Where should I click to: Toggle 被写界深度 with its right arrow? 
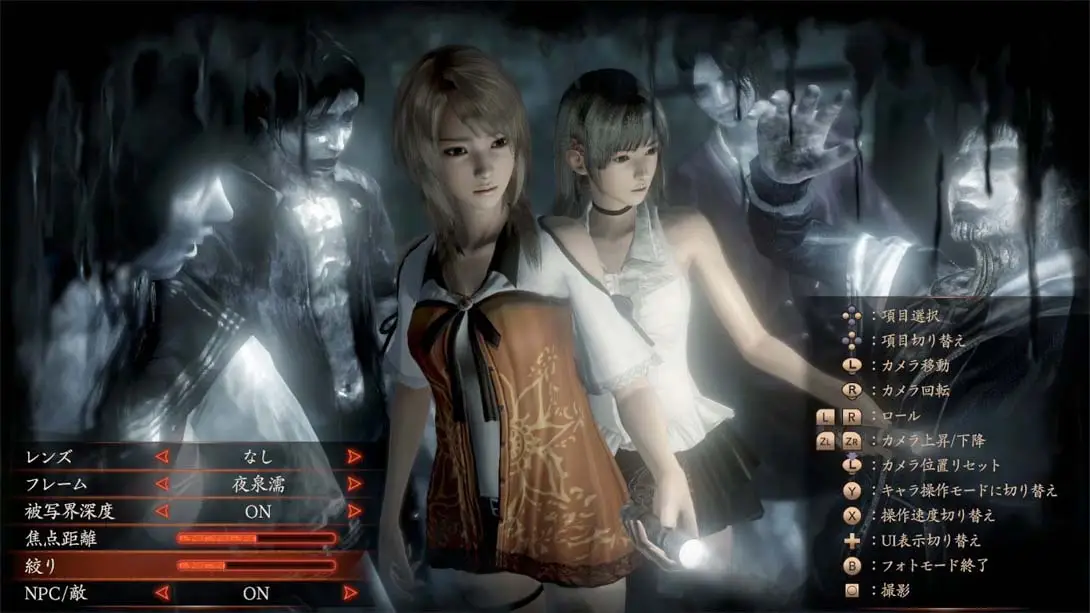point(353,511)
